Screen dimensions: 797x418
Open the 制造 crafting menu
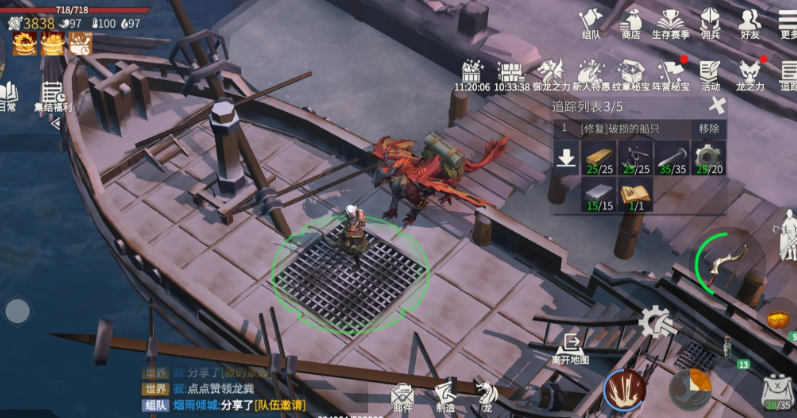445,396
